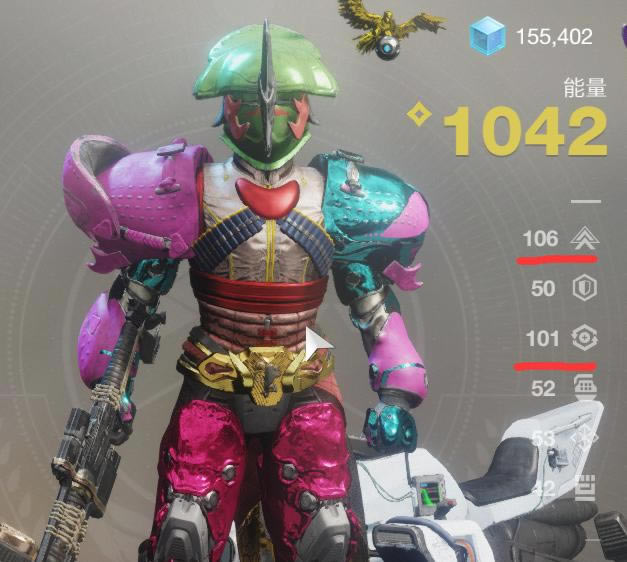627x562 pixels.
Task: Click the blue Bright Dust cube icon
Action: 490,38
